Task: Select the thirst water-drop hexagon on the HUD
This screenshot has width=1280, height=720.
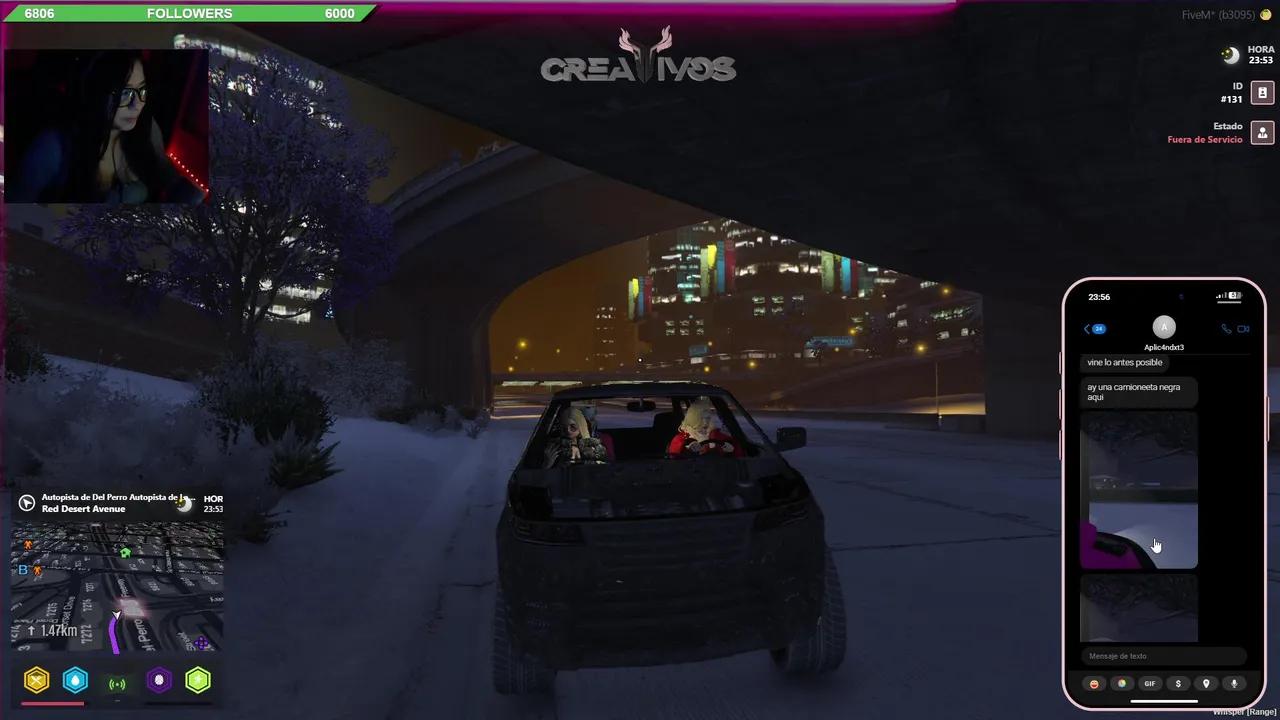Action: (x=76, y=681)
